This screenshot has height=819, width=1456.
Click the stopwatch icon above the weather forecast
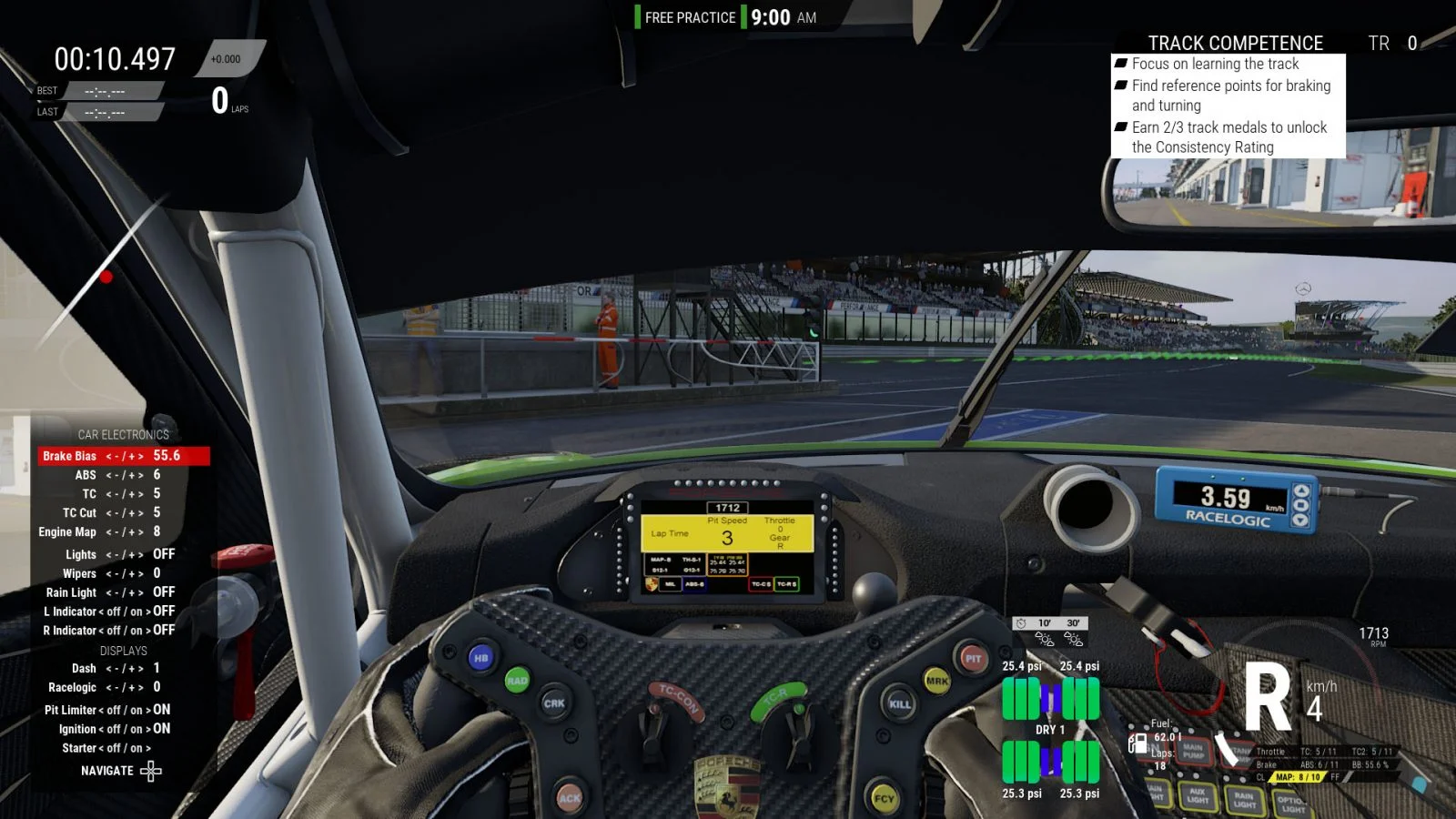(x=1021, y=623)
